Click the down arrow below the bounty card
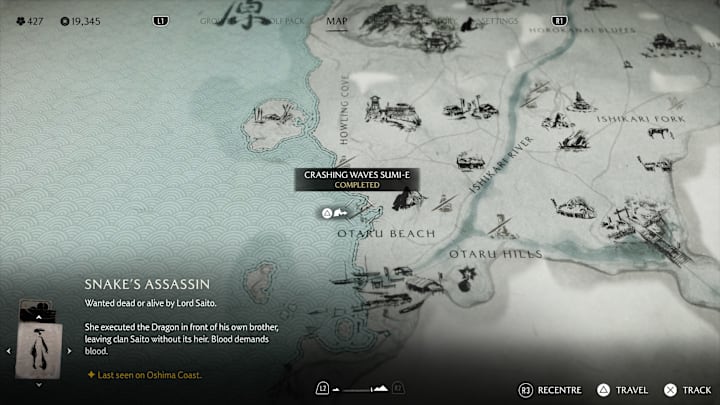The width and height of the screenshot is (720, 405). coord(38,385)
